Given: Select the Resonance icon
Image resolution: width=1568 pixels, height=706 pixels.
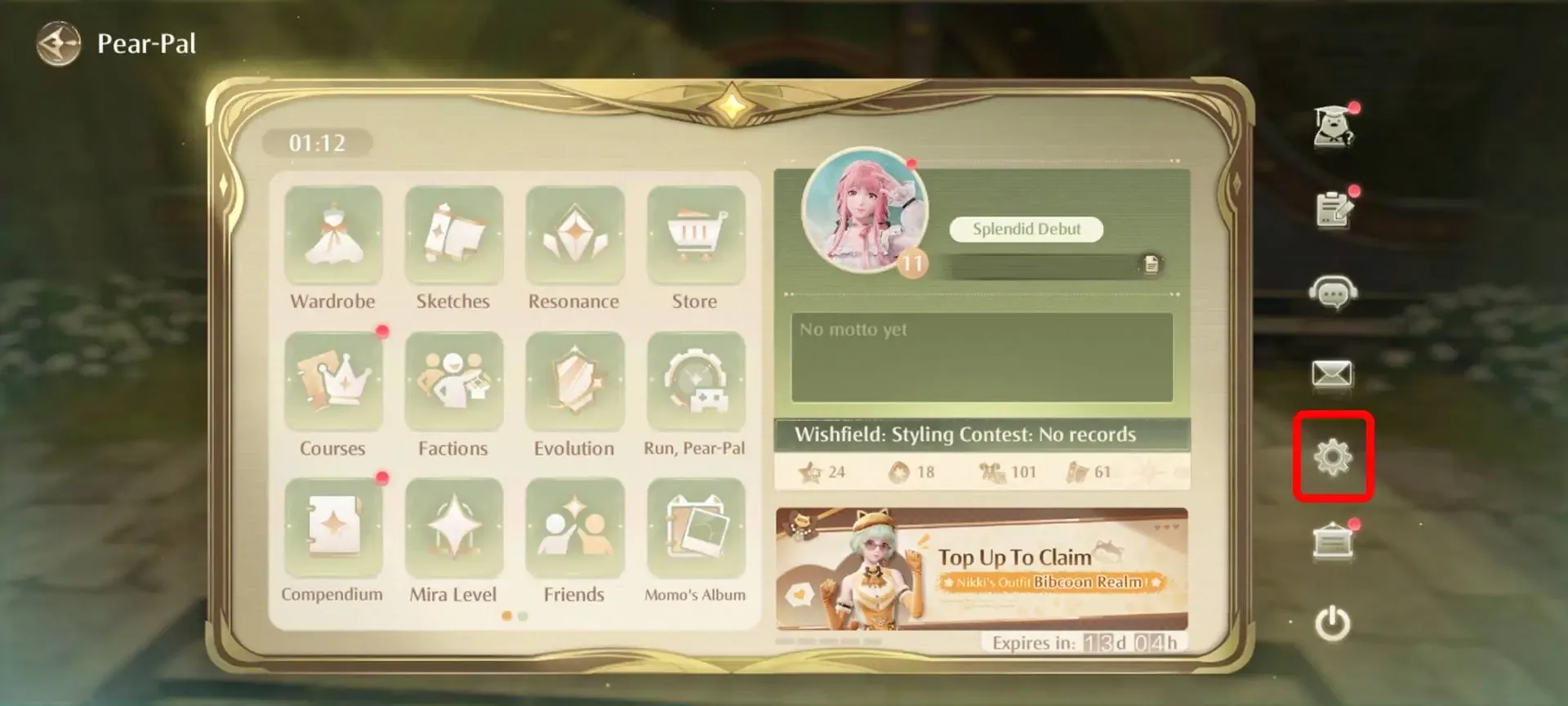Looking at the screenshot, I should tap(574, 235).
